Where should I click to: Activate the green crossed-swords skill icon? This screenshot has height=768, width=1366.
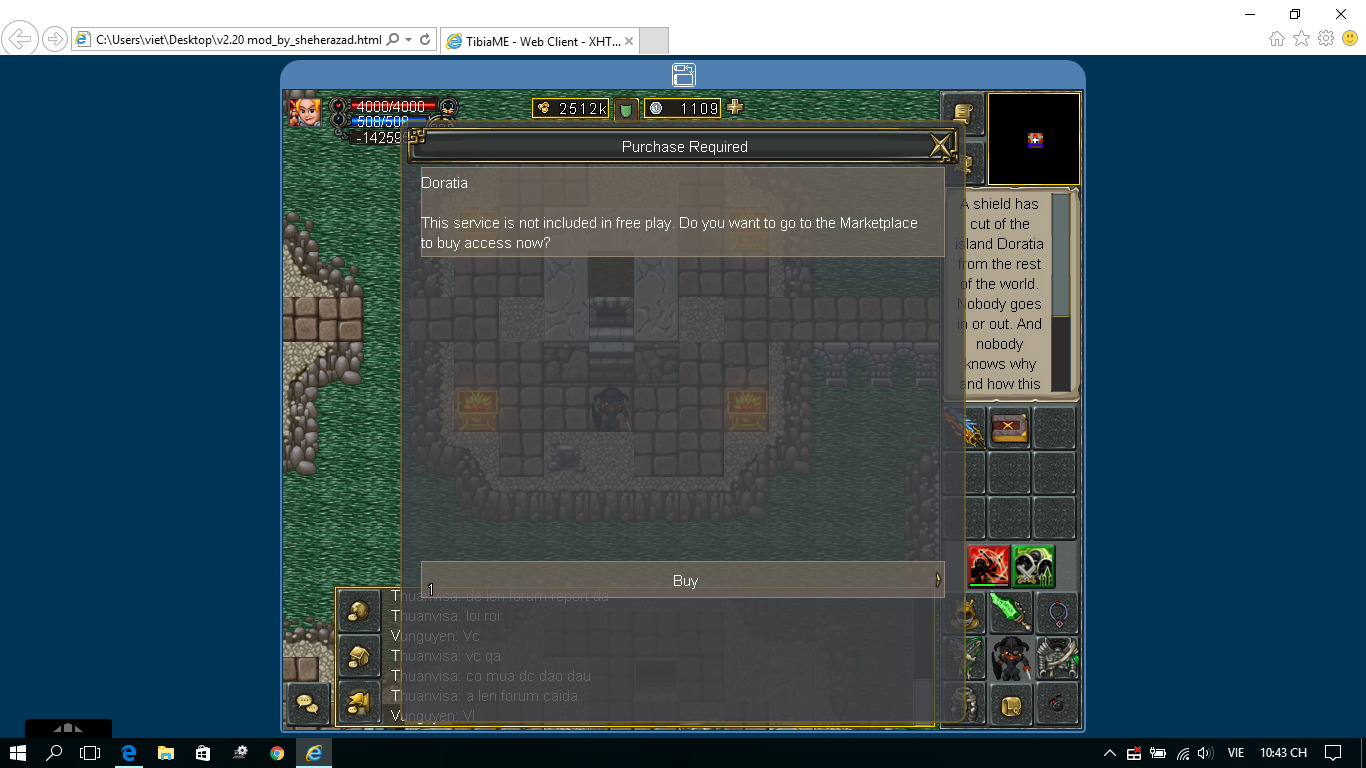coord(1033,566)
